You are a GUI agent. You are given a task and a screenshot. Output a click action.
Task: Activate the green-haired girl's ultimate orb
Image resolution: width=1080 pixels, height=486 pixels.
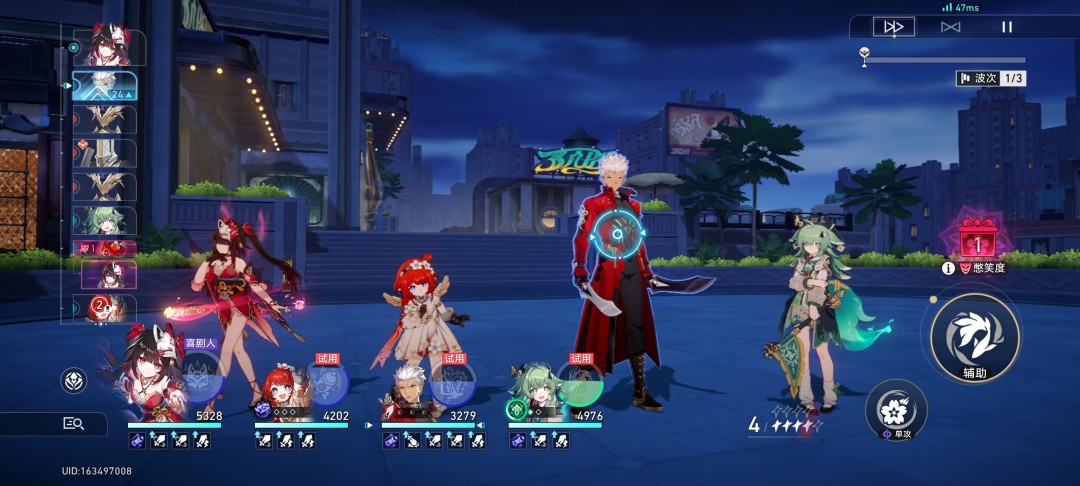pos(580,384)
